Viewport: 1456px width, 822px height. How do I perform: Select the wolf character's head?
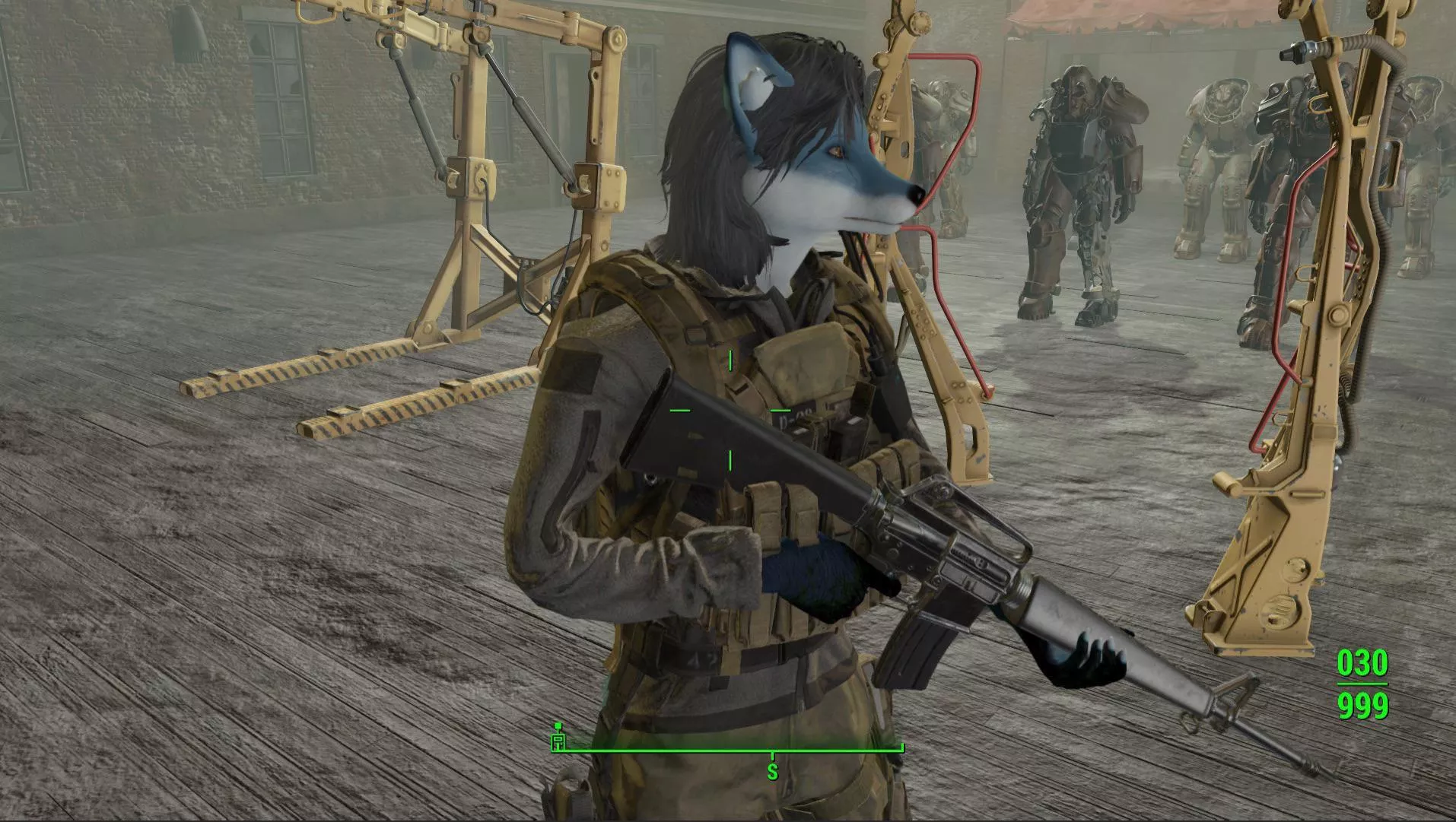pyautogui.click(x=806, y=144)
